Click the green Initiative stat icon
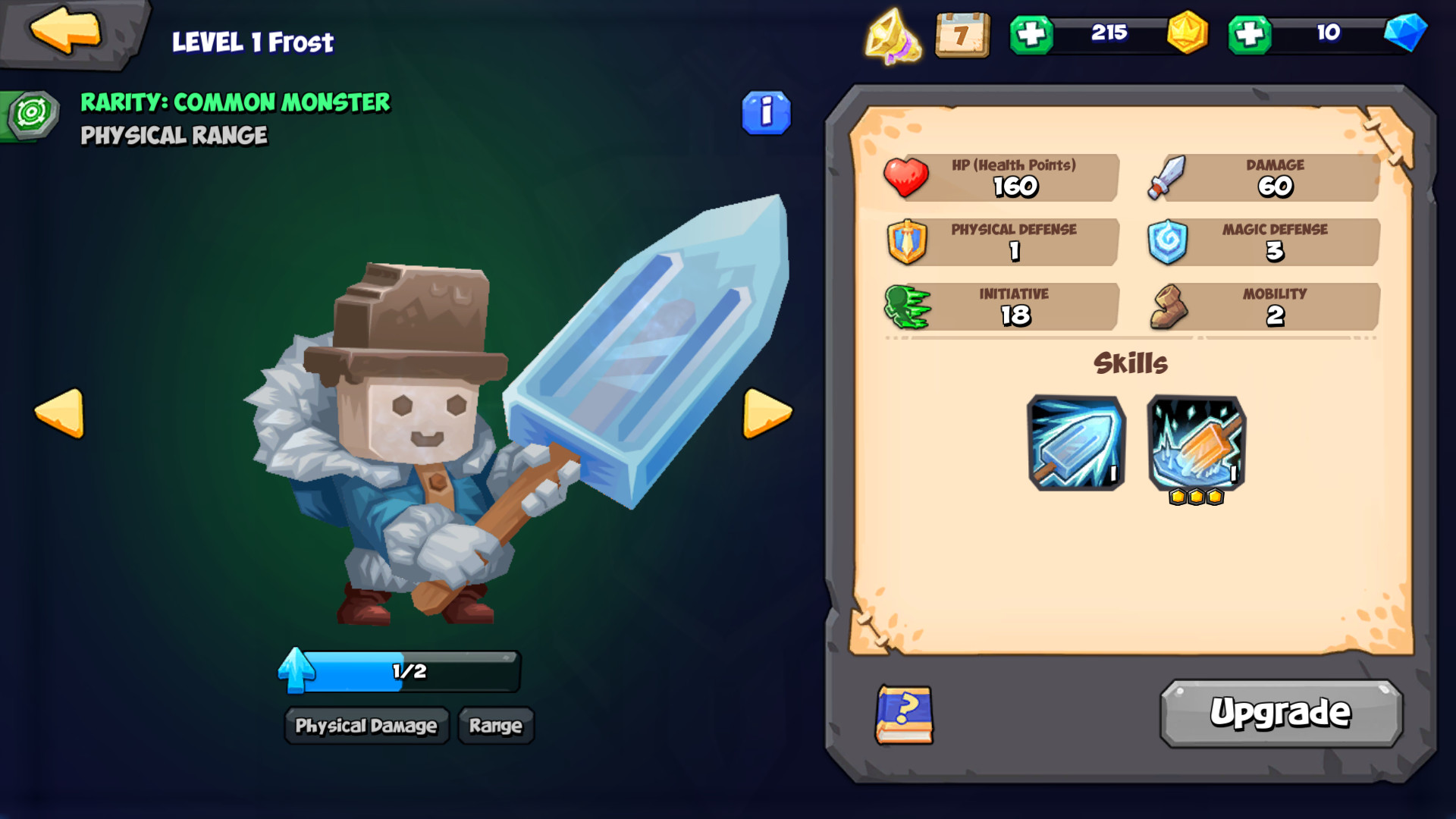Viewport: 1456px width, 819px height. click(x=906, y=307)
